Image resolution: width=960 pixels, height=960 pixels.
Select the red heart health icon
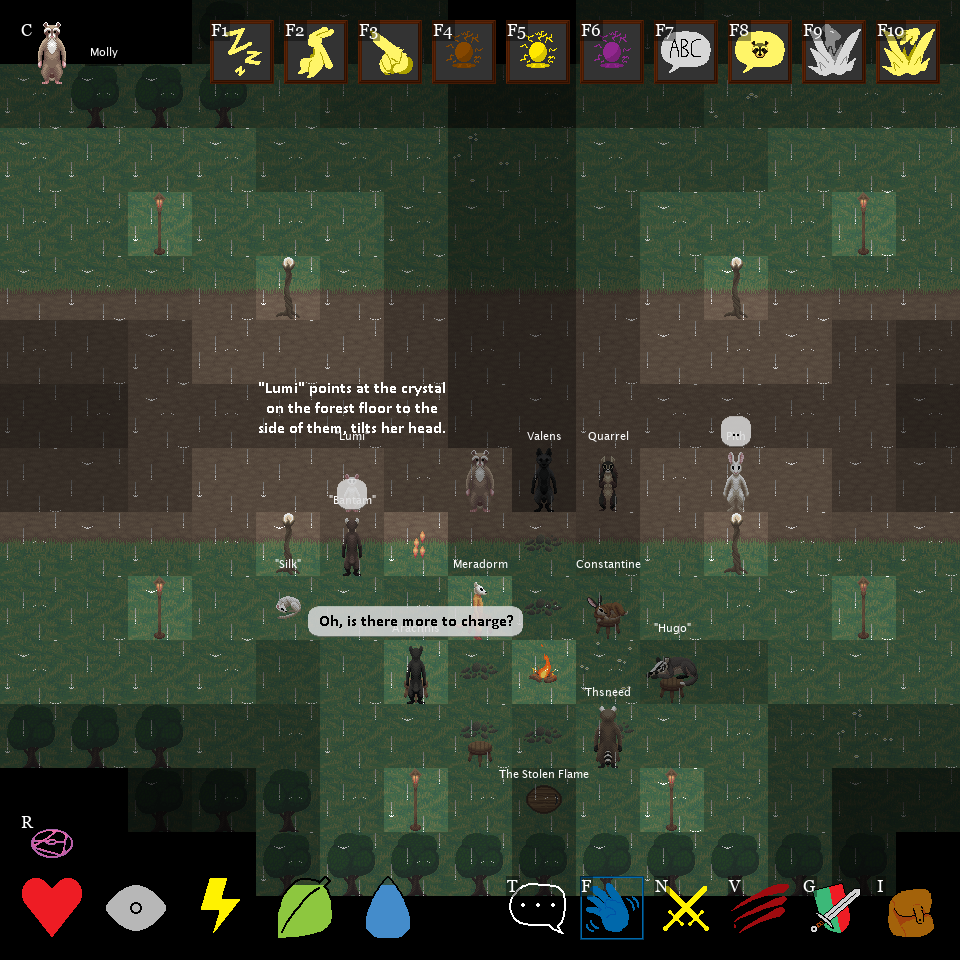pos(52,907)
